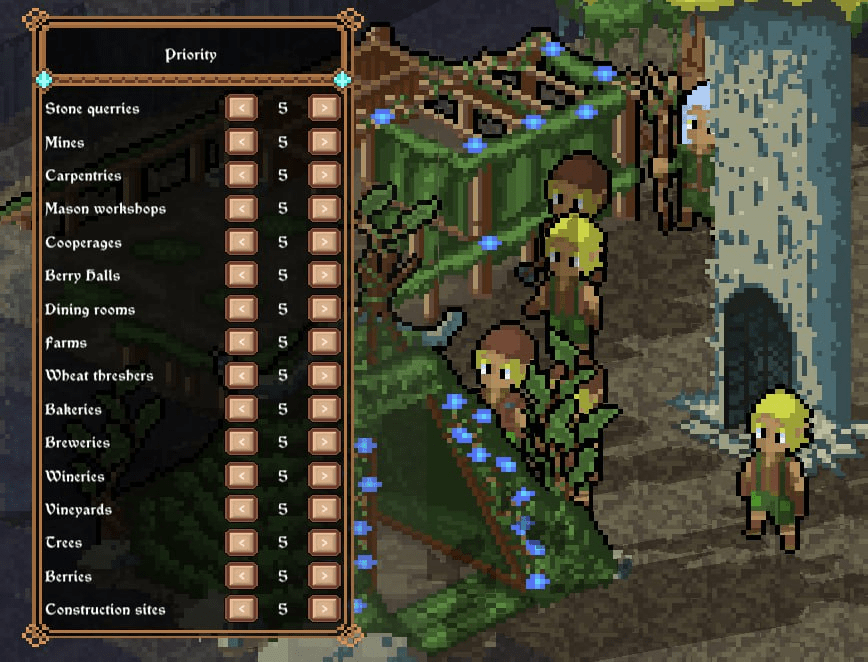Screen dimensions: 868x662
Task: Increase Mason workshops priority
Action: coord(323,208)
